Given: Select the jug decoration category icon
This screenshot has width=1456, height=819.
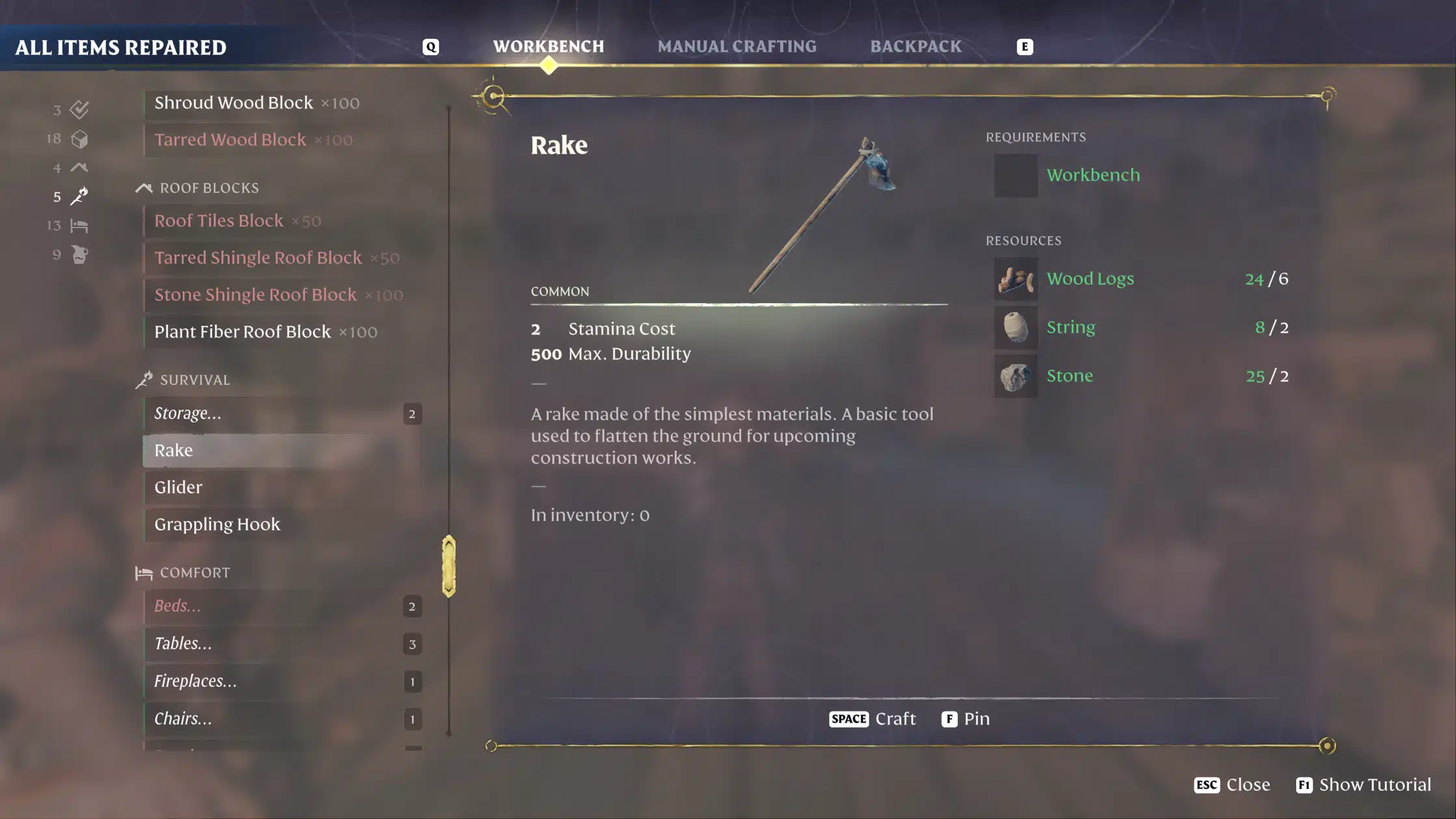Looking at the screenshot, I should click(x=79, y=255).
